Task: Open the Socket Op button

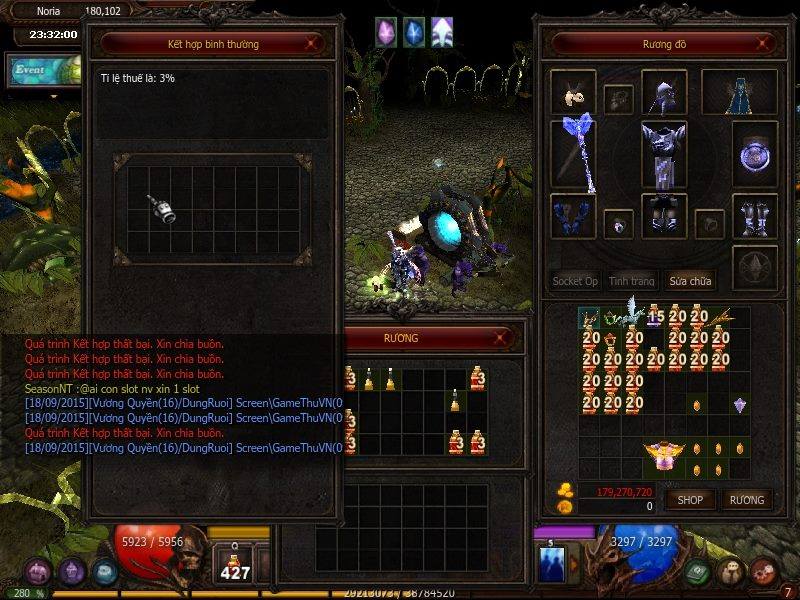Action: (x=576, y=281)
